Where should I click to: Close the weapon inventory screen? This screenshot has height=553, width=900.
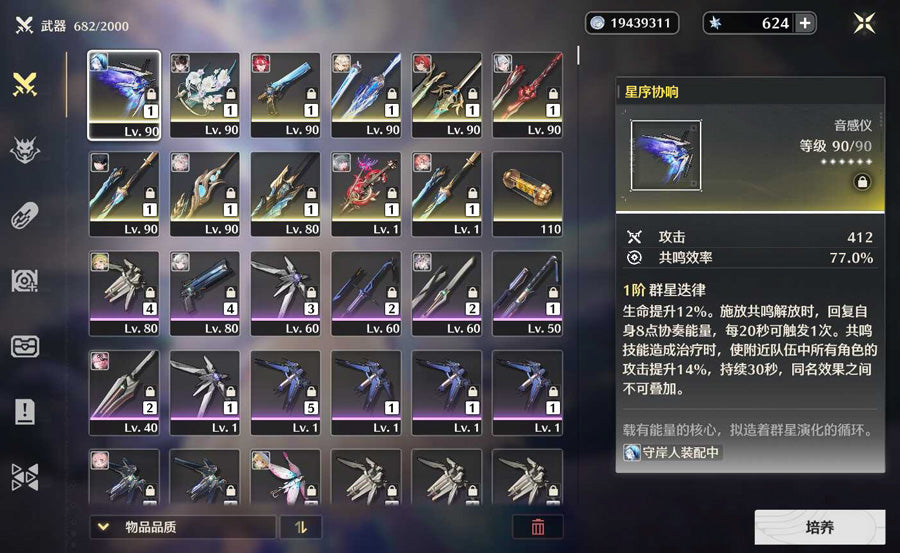click(864, 23)
